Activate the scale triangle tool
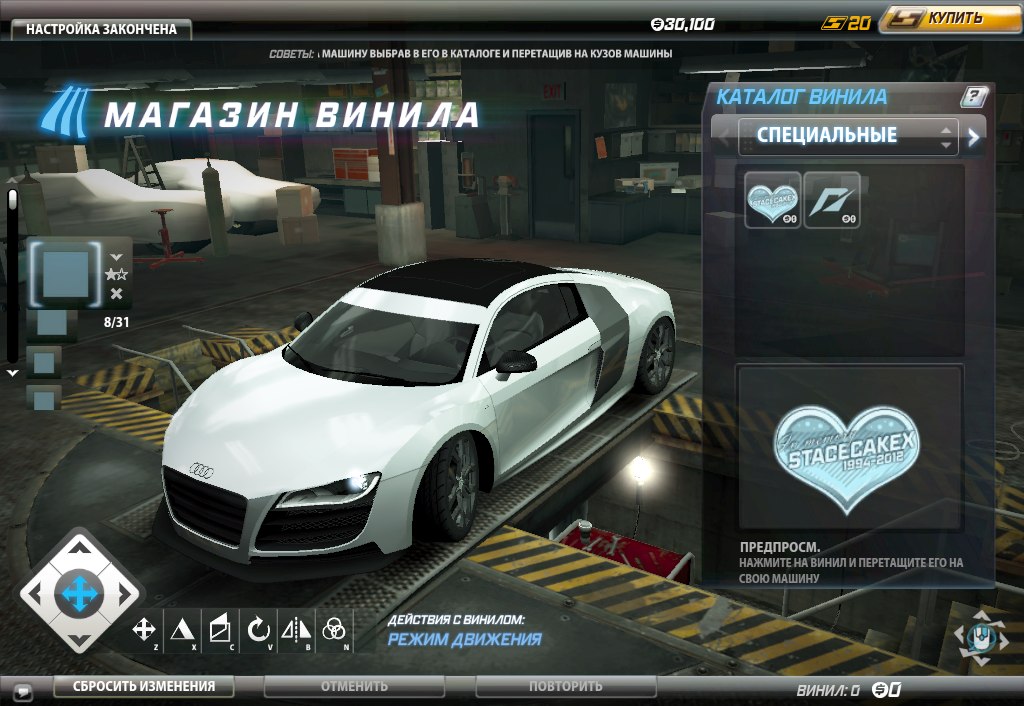Viewport: 1024px width, 706px height. pyautogui.click(x=181, y=629)
